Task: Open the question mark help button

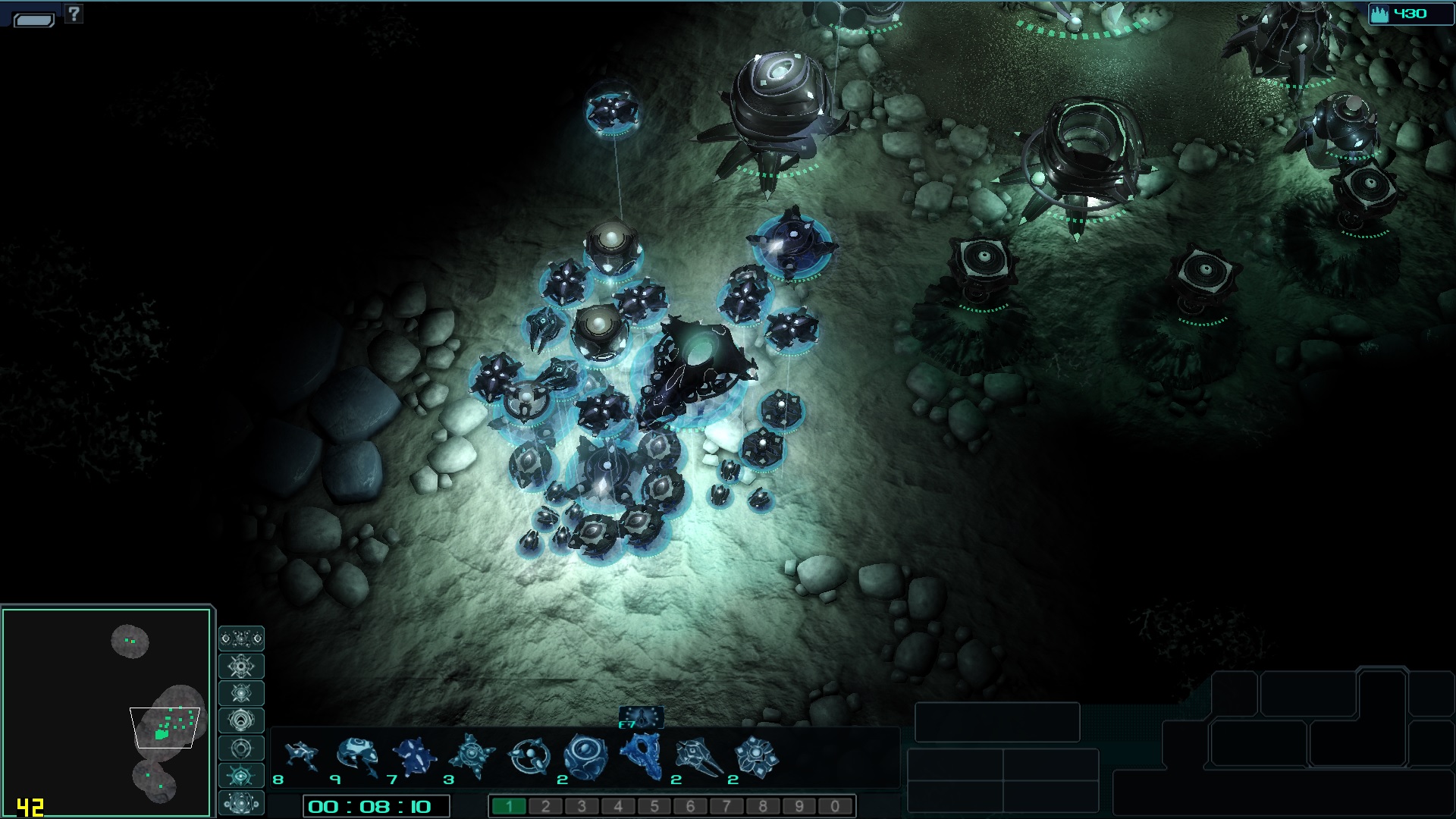Action: click(74, 13)
